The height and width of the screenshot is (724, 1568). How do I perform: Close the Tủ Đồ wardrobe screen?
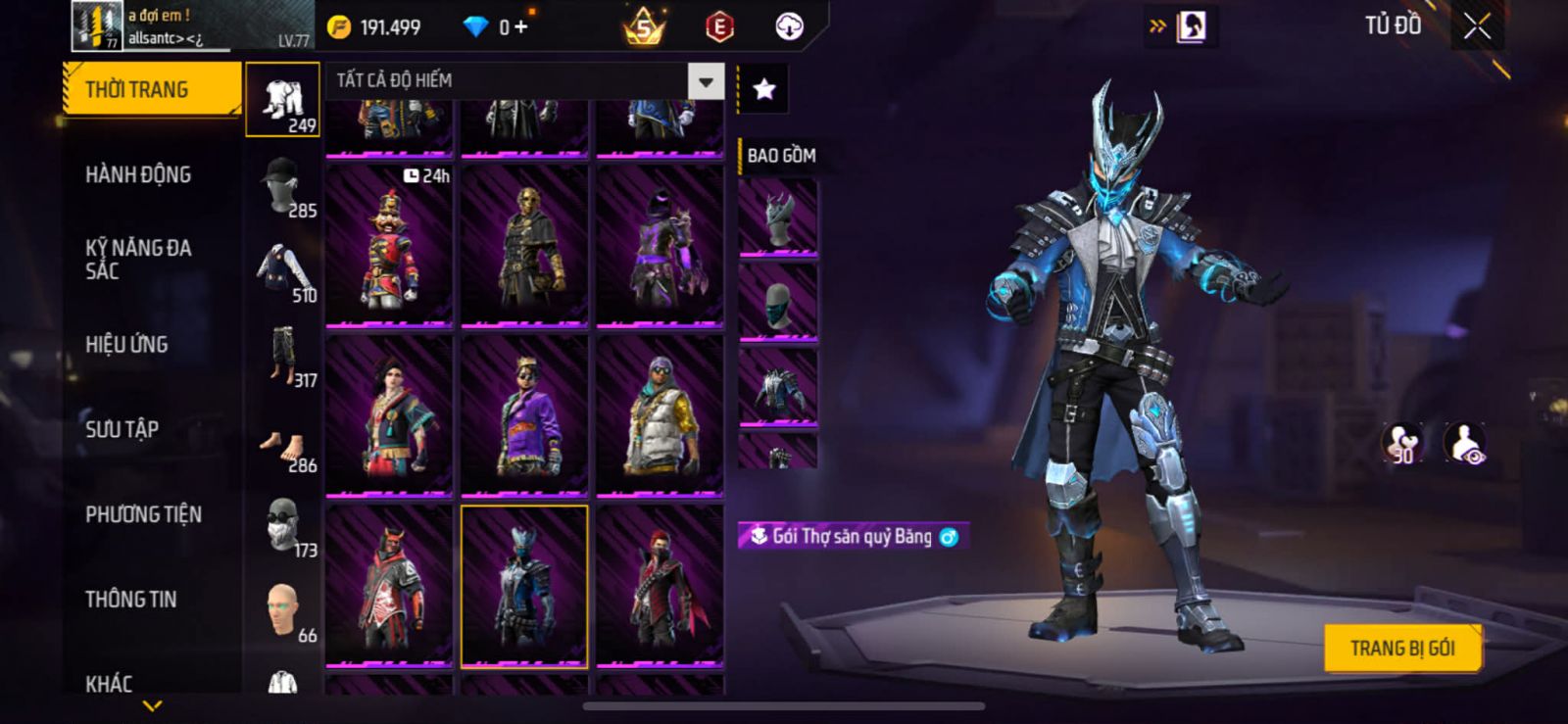click(1477, 26)
